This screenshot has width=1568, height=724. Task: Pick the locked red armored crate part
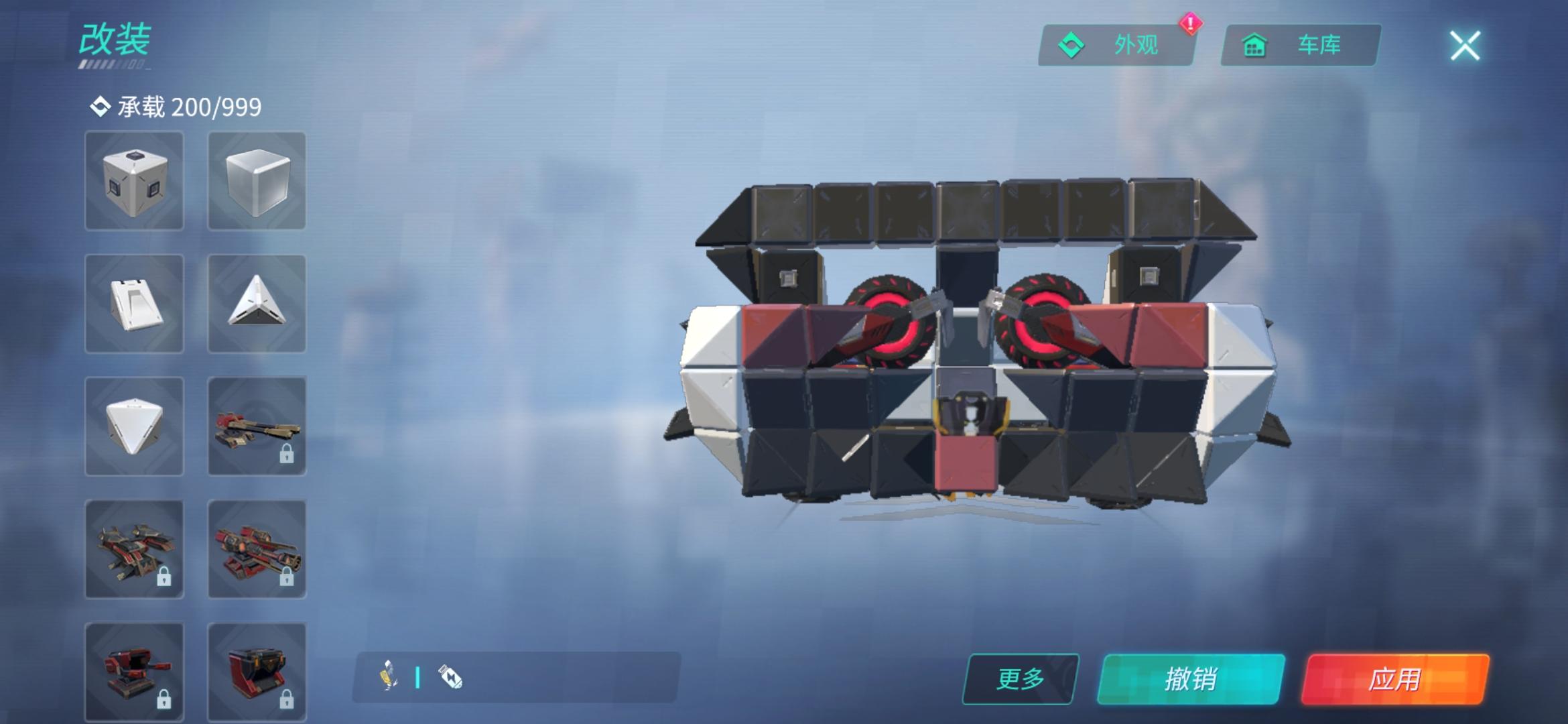pyautogui.click(x=257, y=670)
